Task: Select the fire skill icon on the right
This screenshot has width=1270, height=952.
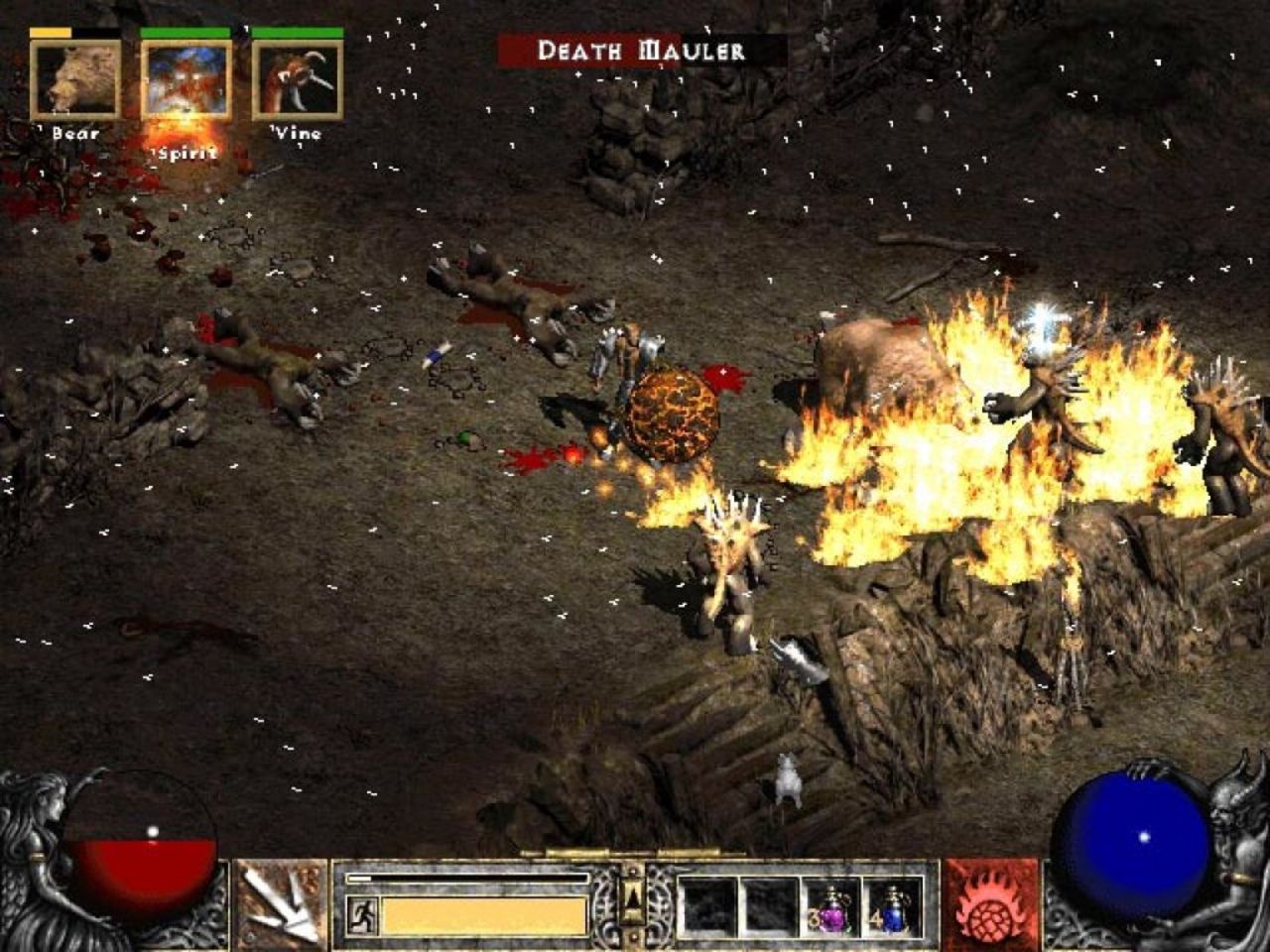Action: coord(988,904)
